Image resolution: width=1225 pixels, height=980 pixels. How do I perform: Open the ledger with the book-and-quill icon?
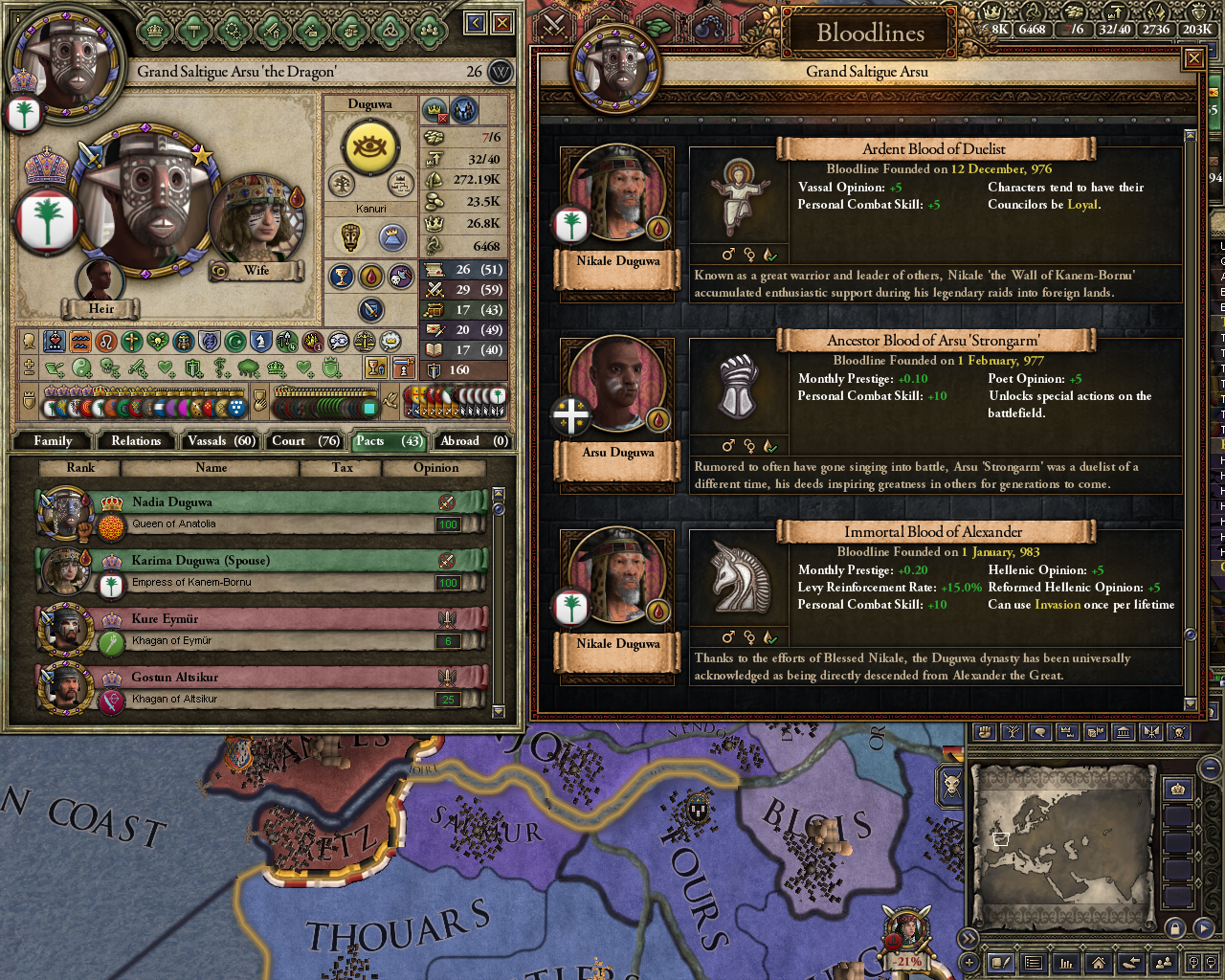[x=999, y=964]
